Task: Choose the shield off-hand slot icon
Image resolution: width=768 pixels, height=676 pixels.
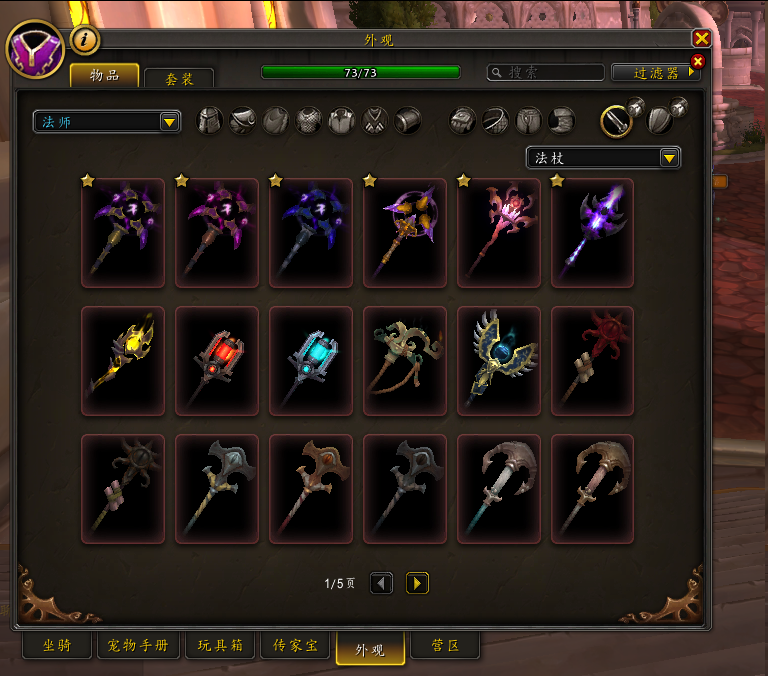Action: (x=659, y=121)
